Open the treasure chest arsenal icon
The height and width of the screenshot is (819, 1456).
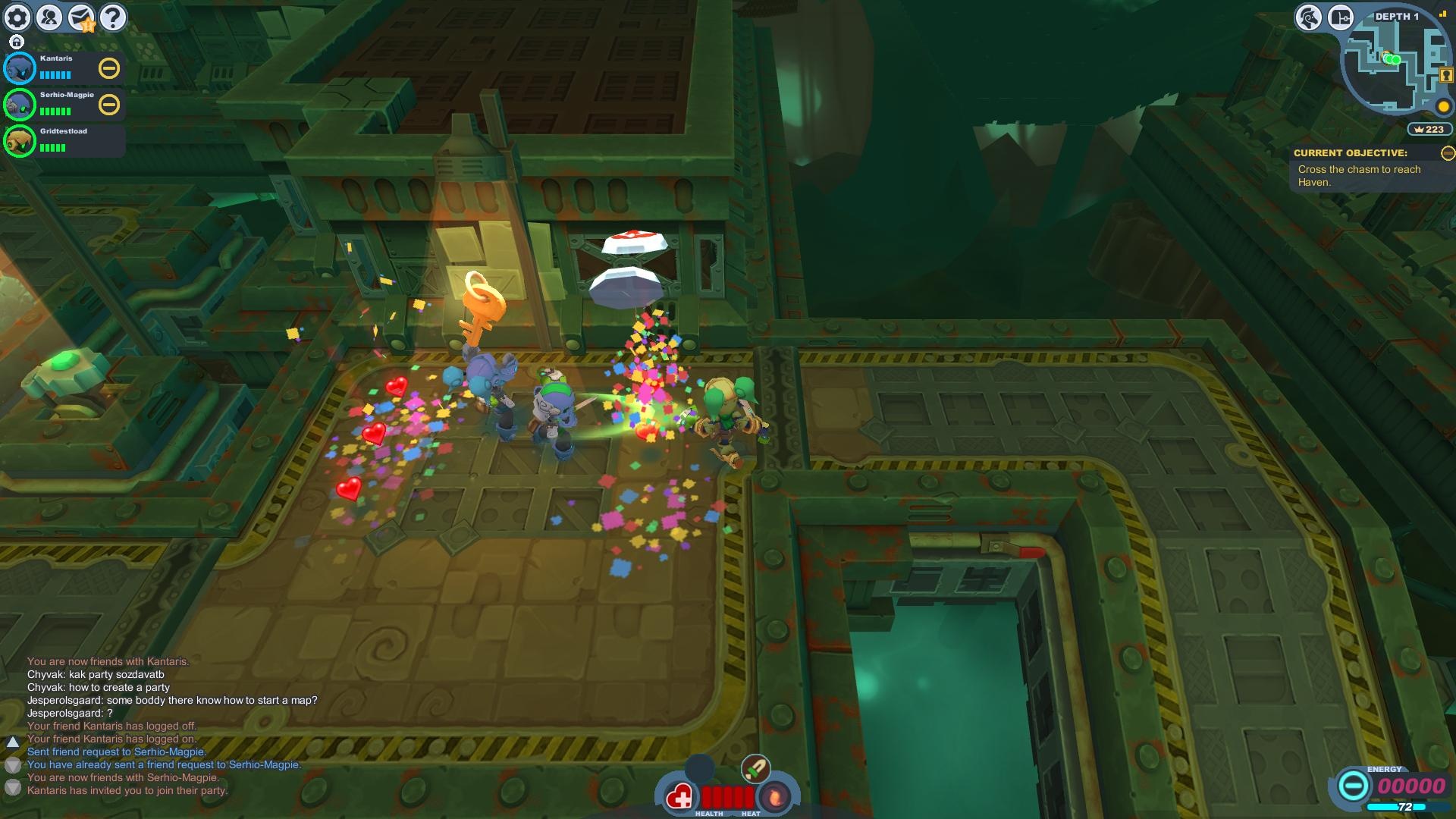(1340, 17)
